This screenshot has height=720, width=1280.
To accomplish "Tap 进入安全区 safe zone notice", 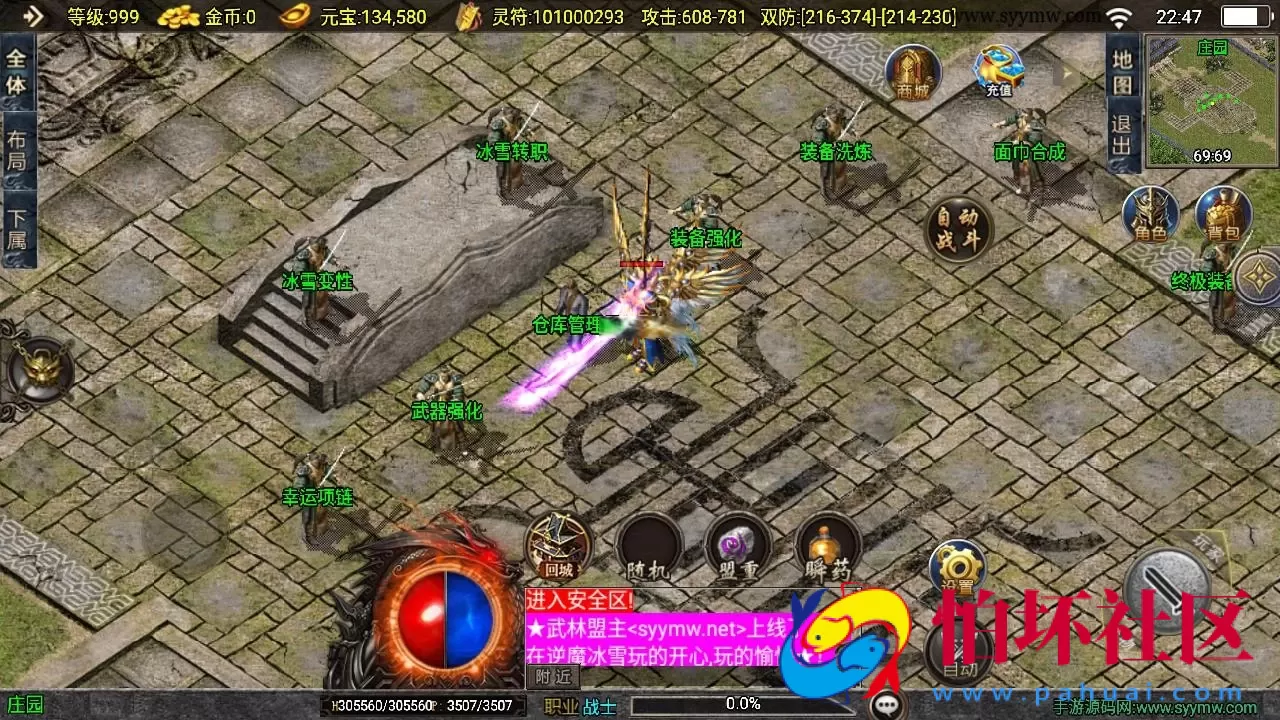I will 566,603.
